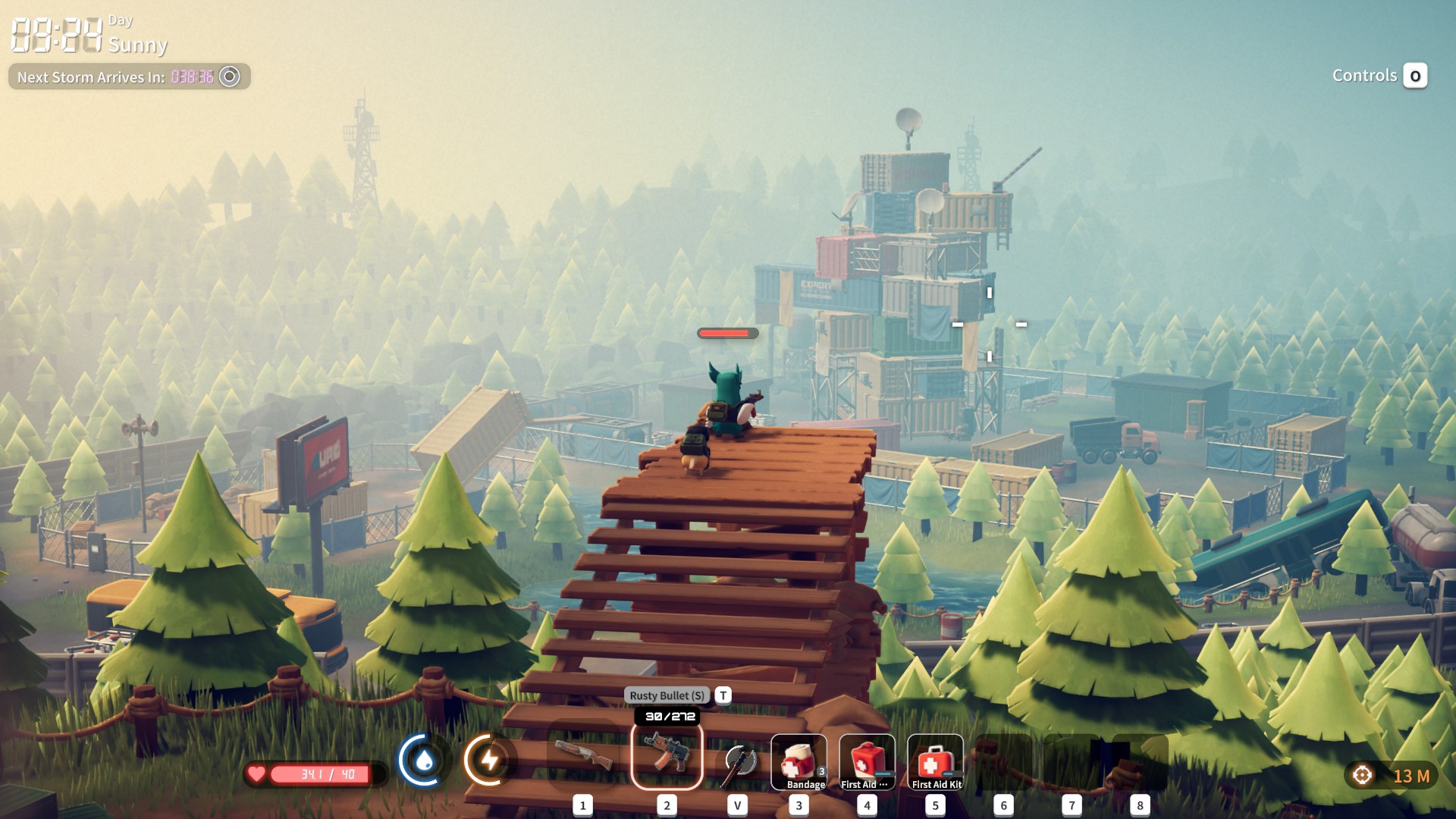Select the Rusty Bullet (S) label
Screen dimensions: 1456x819
point(666,694)
